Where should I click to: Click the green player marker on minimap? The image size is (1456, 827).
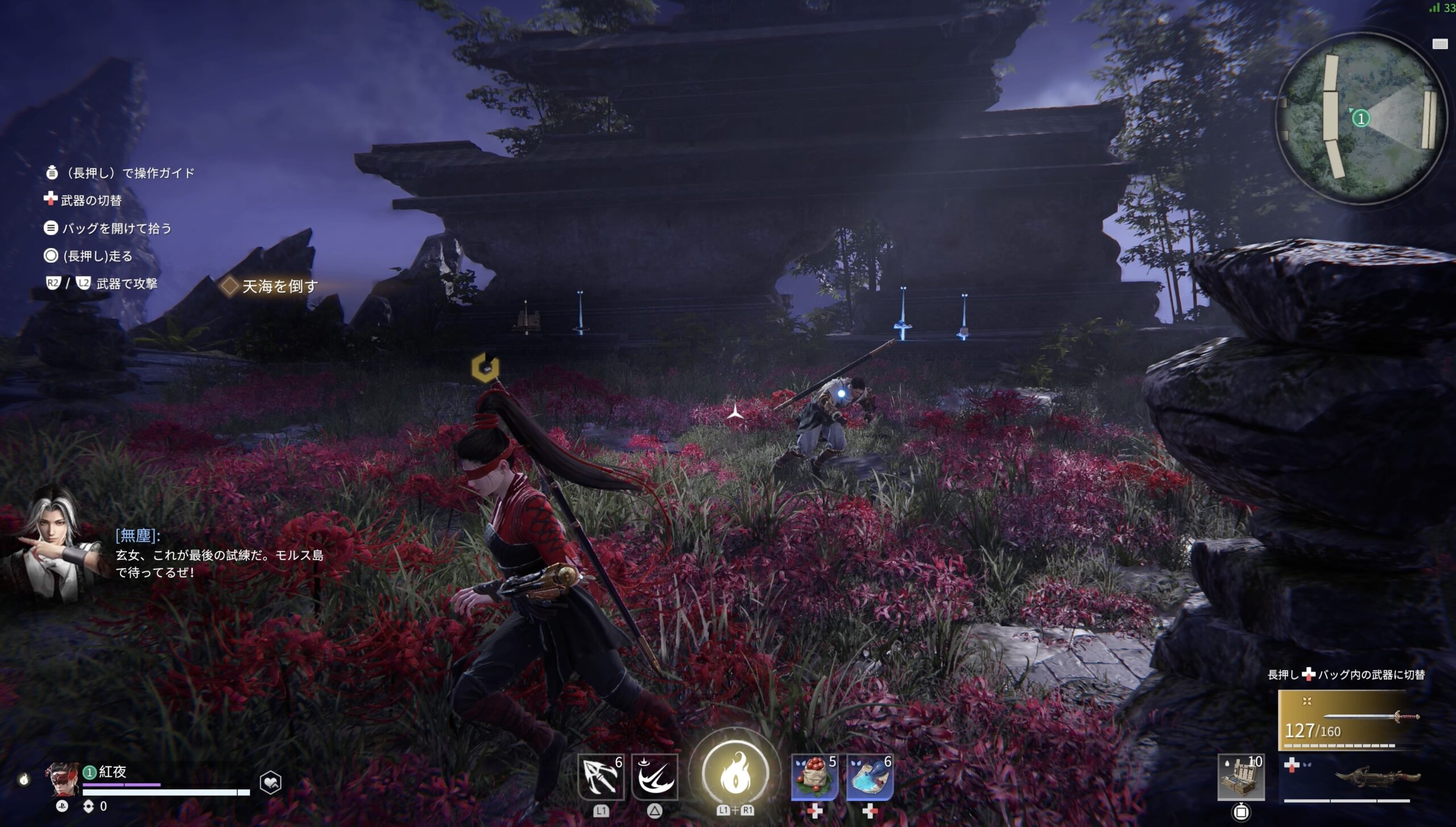[x=1361, y=118]
